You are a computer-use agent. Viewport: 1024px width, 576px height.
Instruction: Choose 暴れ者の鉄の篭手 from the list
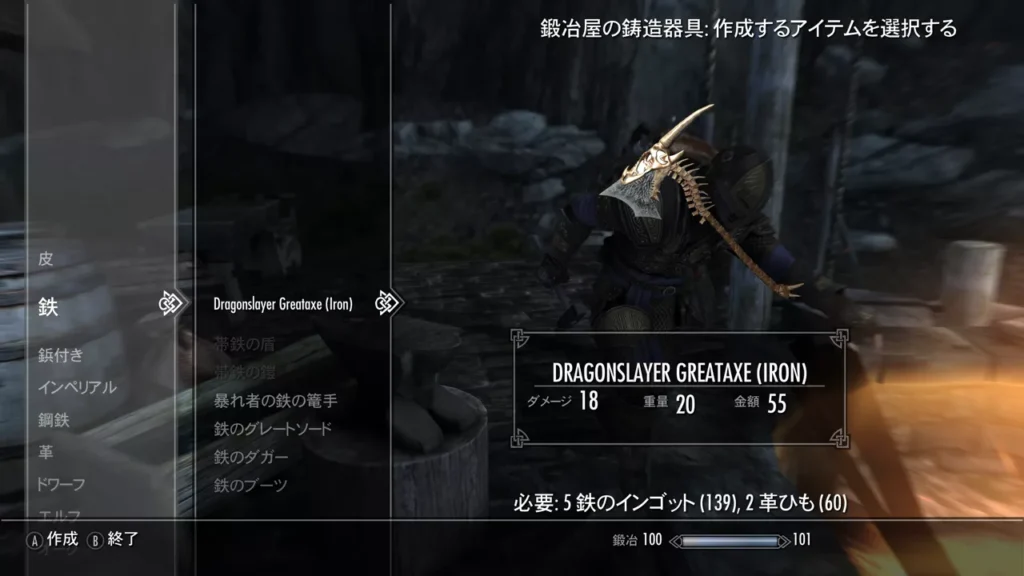coord(275,401)
